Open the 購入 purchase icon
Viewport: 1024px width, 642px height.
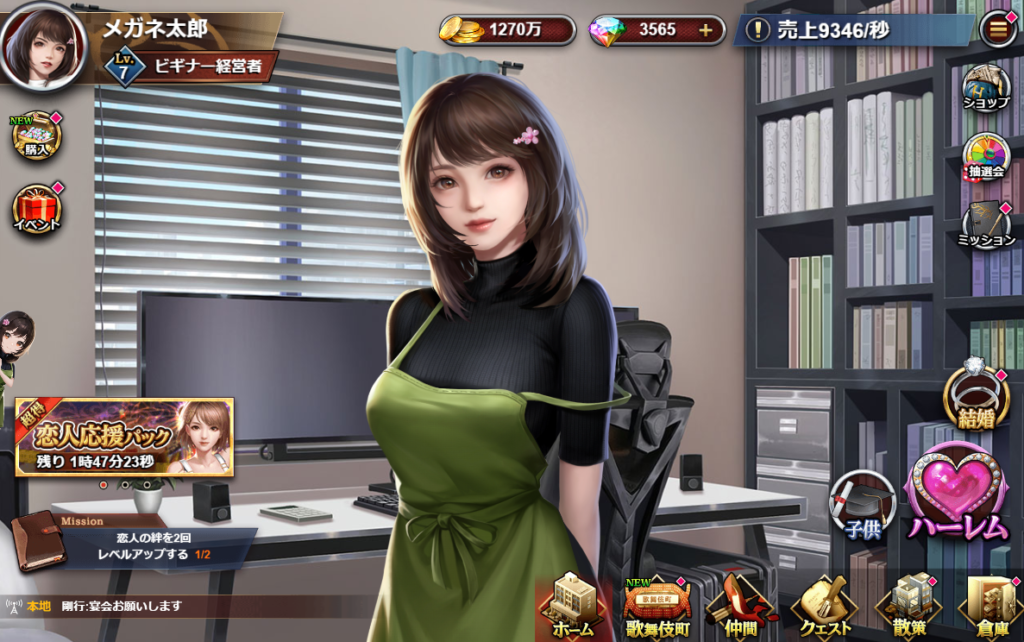(37, 136)
